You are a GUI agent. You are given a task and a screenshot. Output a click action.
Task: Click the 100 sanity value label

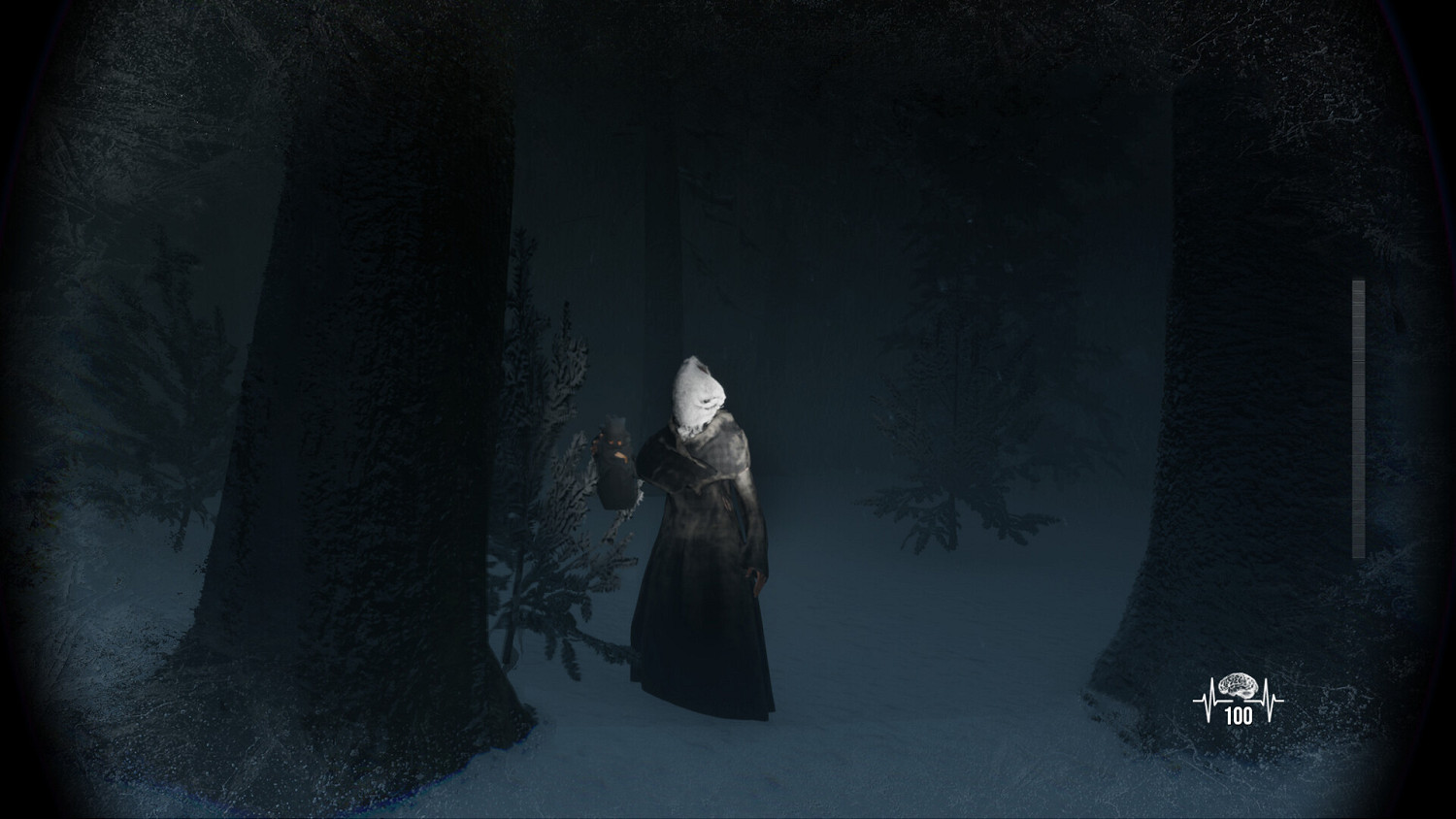[x=1239, y=716]
